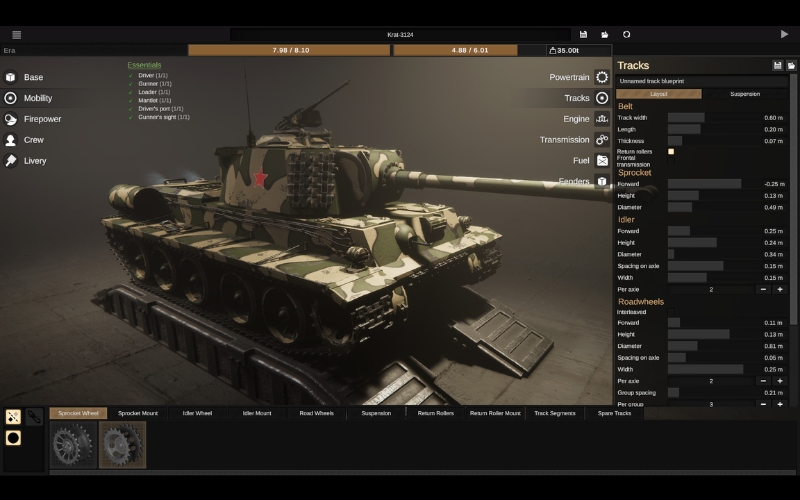800x500 pixels.
Task: Go to the Crew section
Action: 33,140
